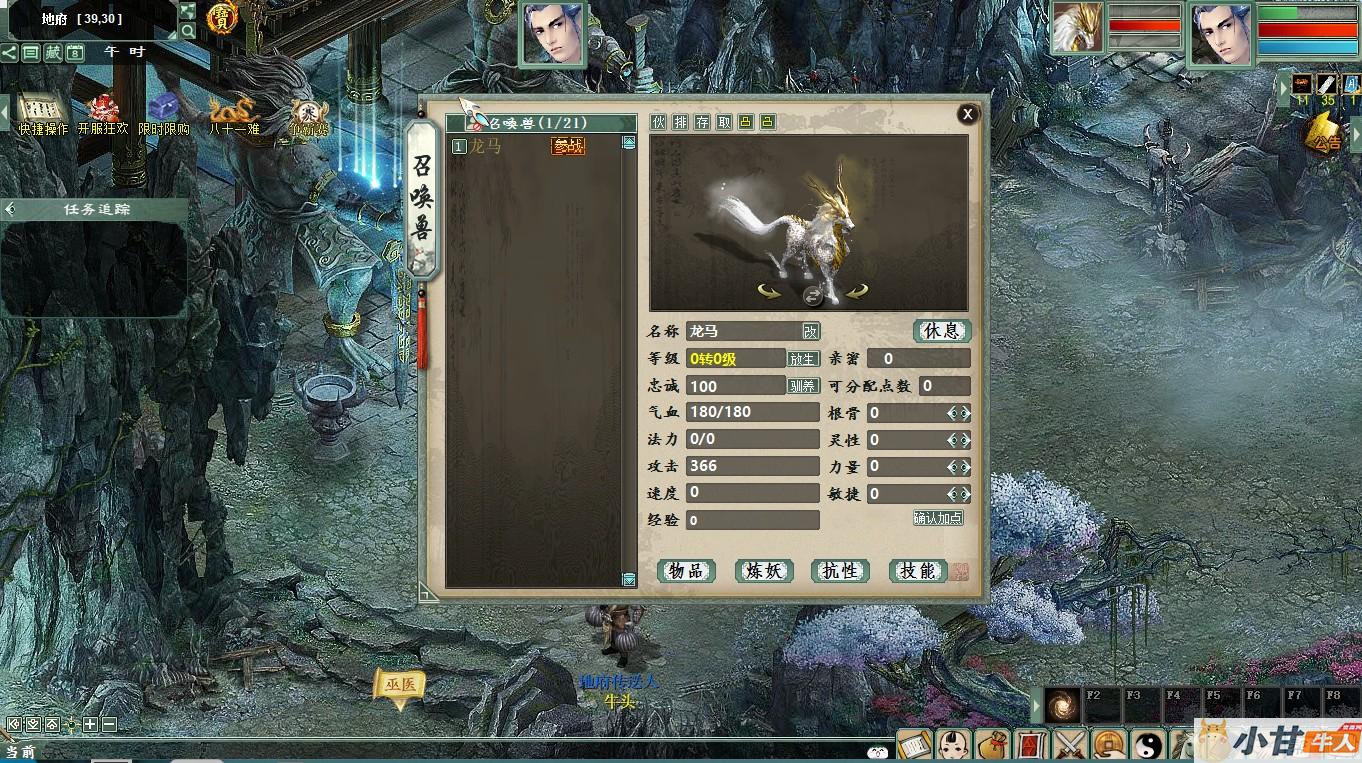
Task: Open the money pouch bag icon
Action: tap(993, 745)
